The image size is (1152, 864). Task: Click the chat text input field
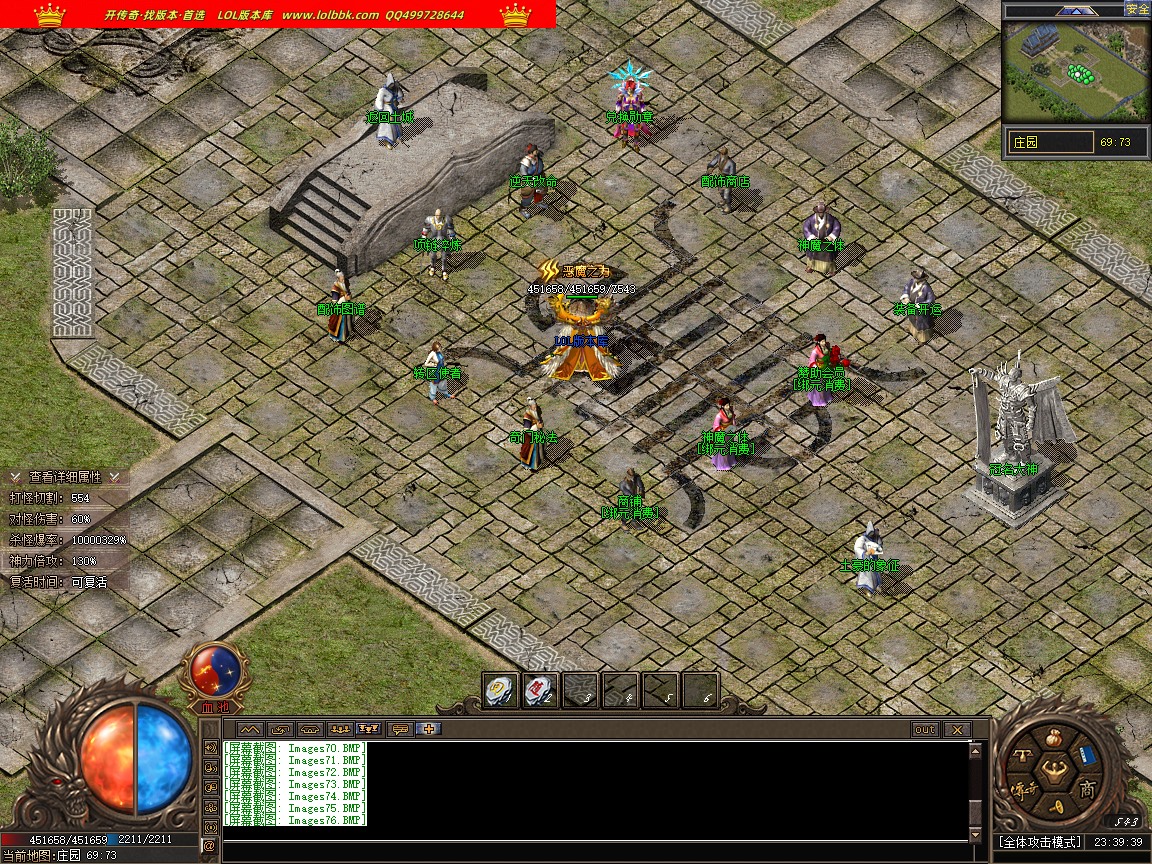590,848
